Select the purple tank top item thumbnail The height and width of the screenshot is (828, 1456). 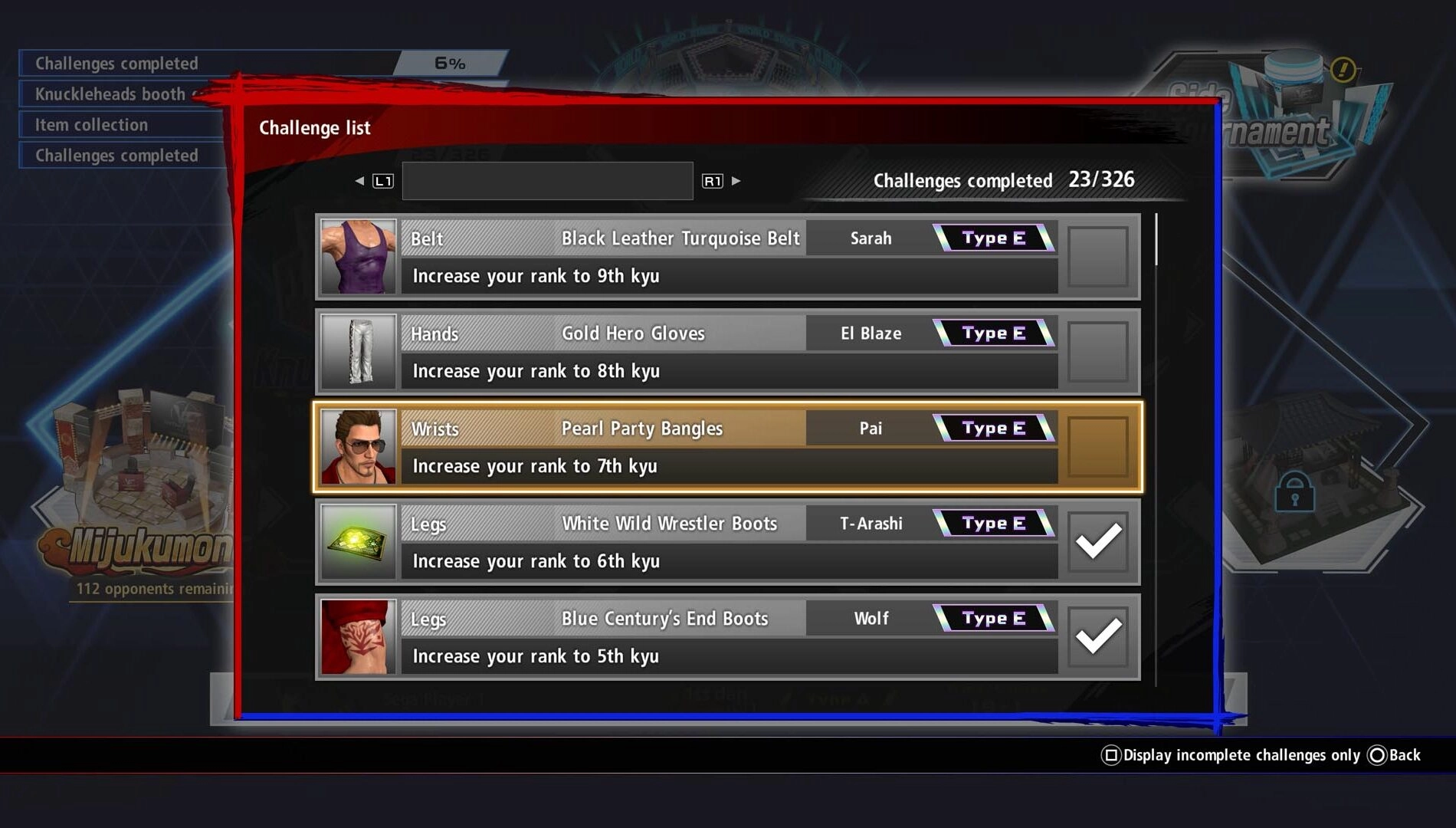[x=357, y=256]
